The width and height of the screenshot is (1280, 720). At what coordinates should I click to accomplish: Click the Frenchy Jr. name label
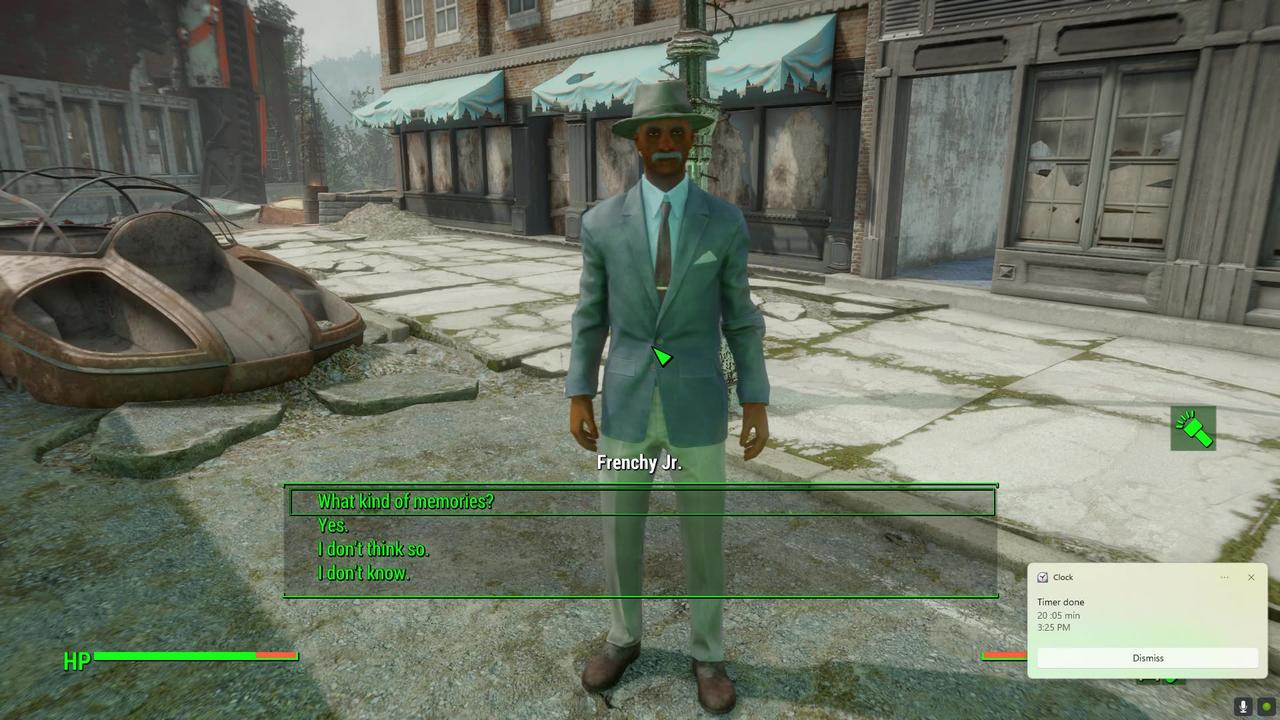coord(640,463)
